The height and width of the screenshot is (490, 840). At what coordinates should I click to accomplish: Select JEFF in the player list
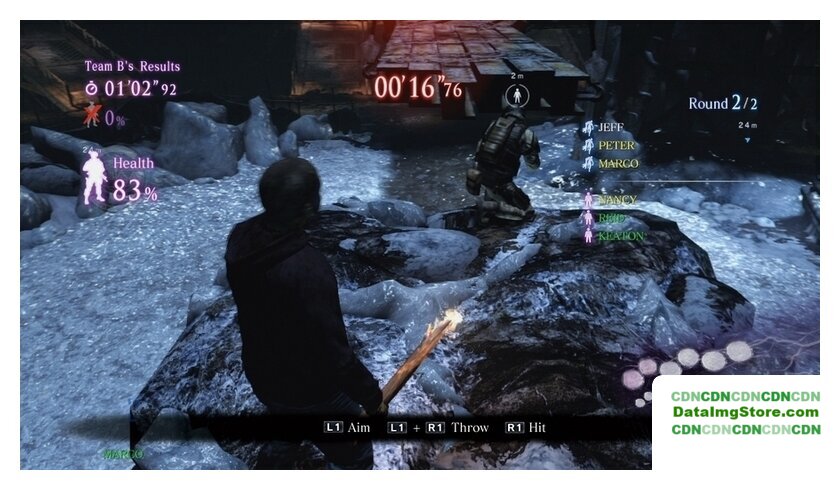609,128
